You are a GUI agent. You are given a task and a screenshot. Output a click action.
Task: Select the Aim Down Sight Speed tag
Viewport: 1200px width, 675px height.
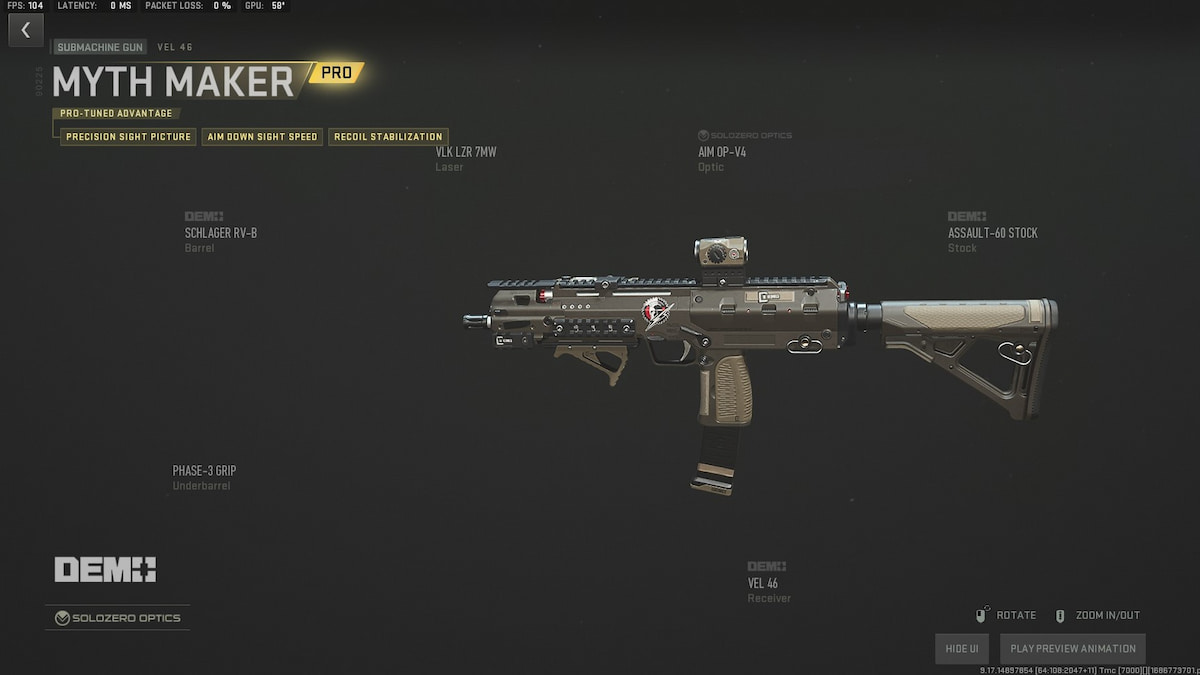262,137
